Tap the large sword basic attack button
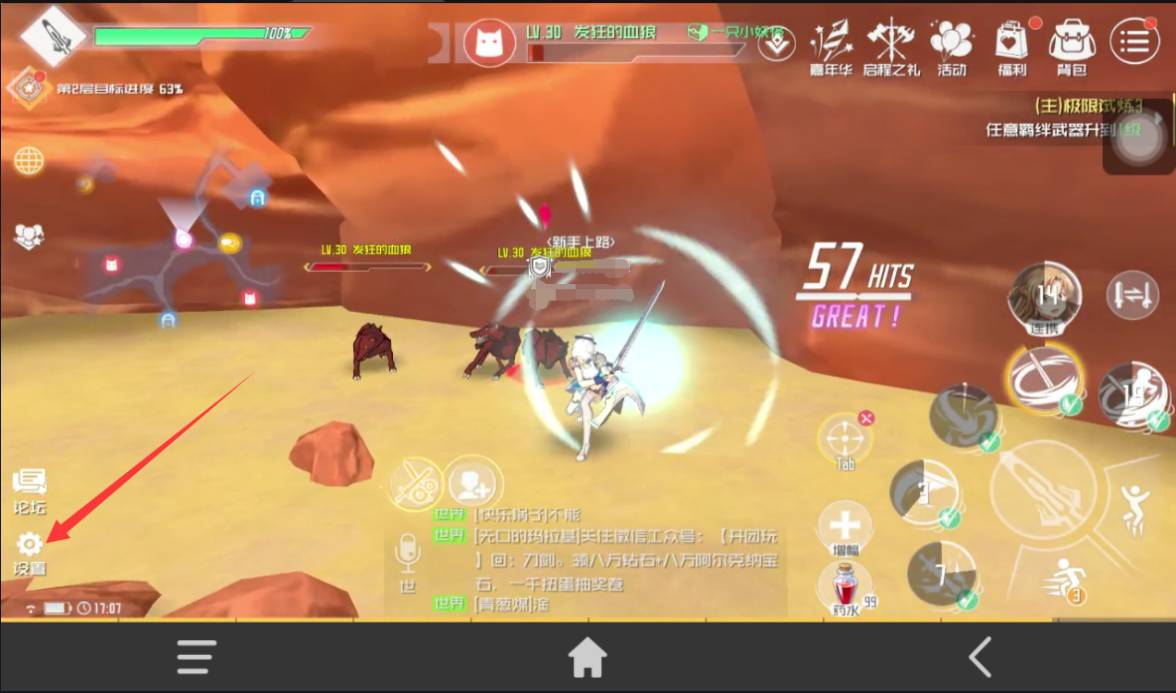 (1044, 492)
